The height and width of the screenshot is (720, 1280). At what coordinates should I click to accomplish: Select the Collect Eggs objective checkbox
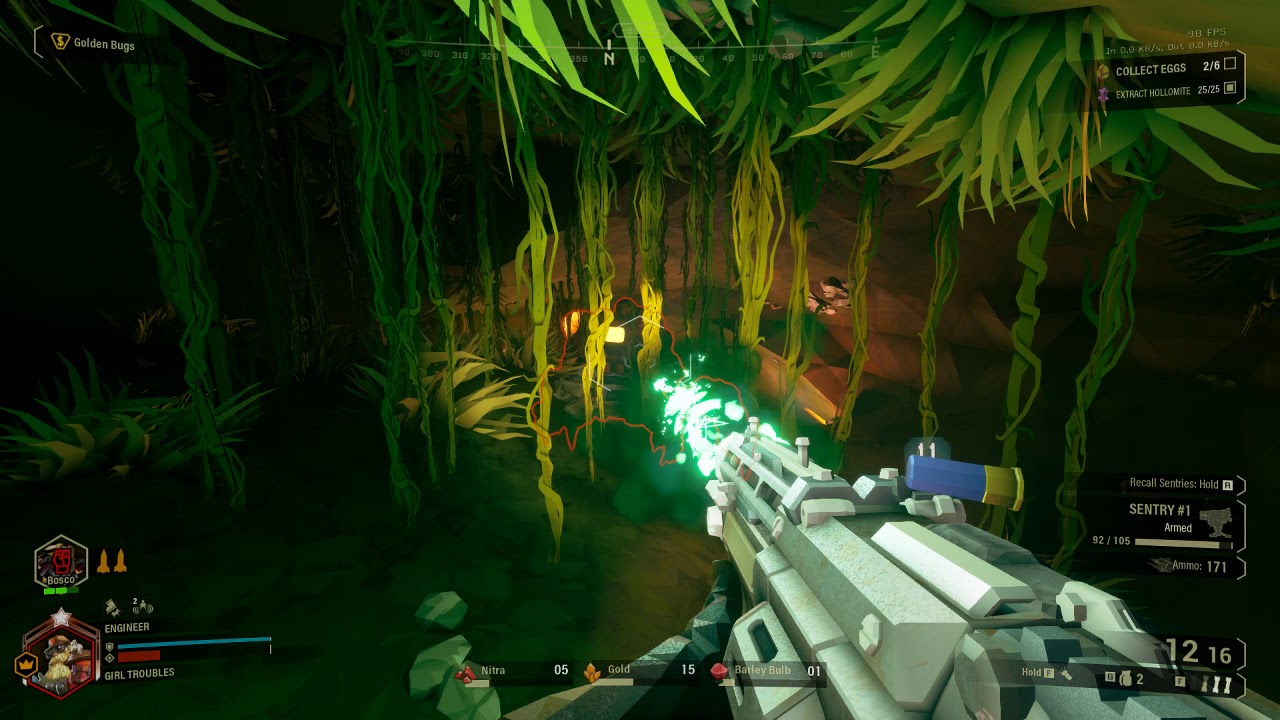tap(1230, 64)
